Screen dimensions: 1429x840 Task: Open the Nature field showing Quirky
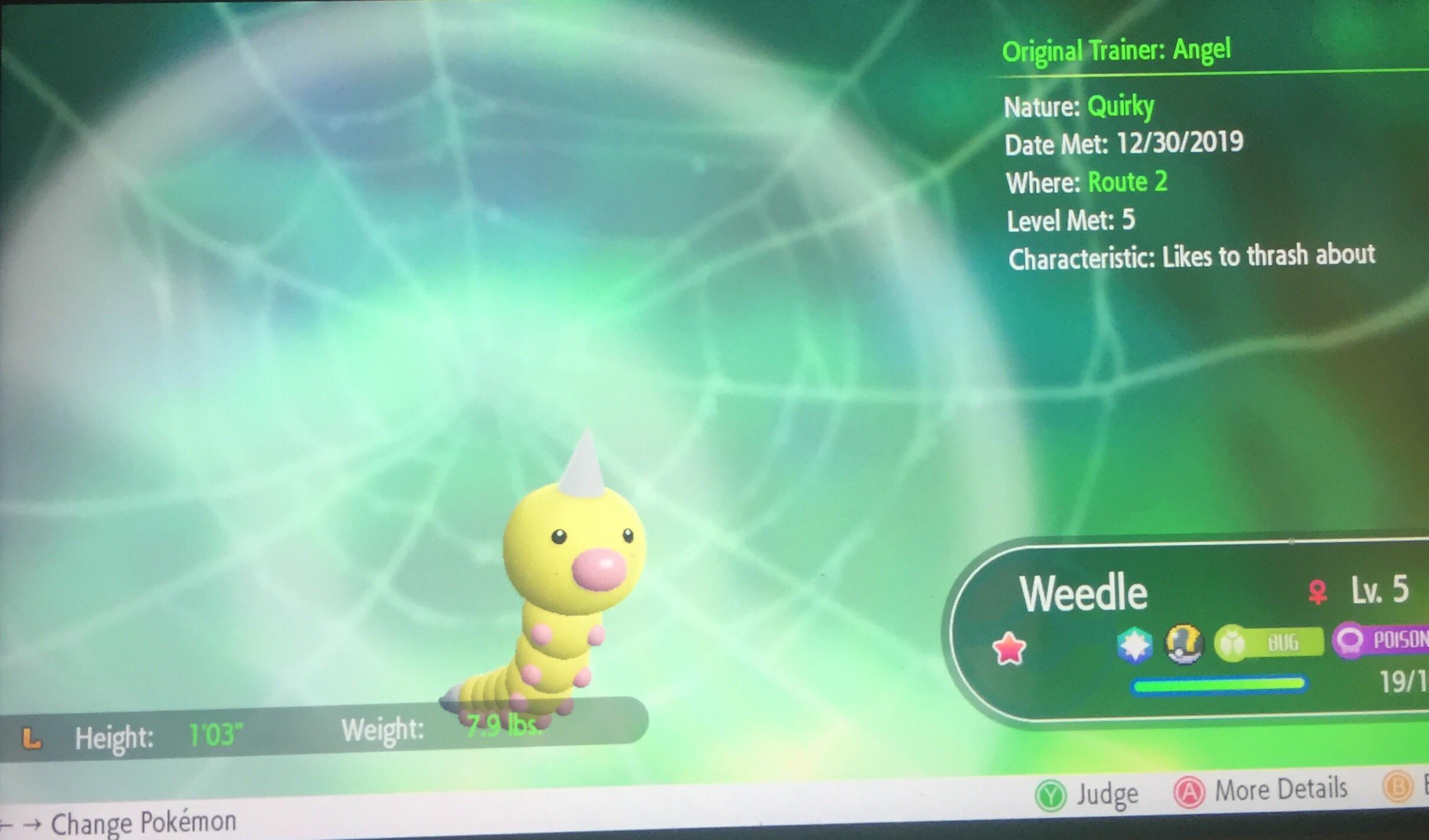pos(1079,106)
